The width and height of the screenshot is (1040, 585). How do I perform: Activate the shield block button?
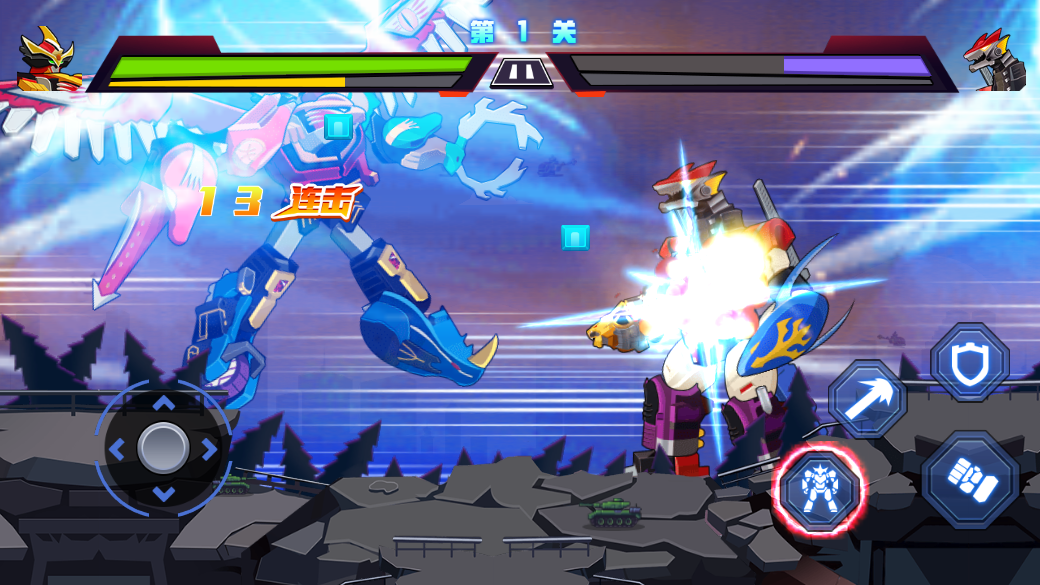pyautogui.click(x=969, y=363)
